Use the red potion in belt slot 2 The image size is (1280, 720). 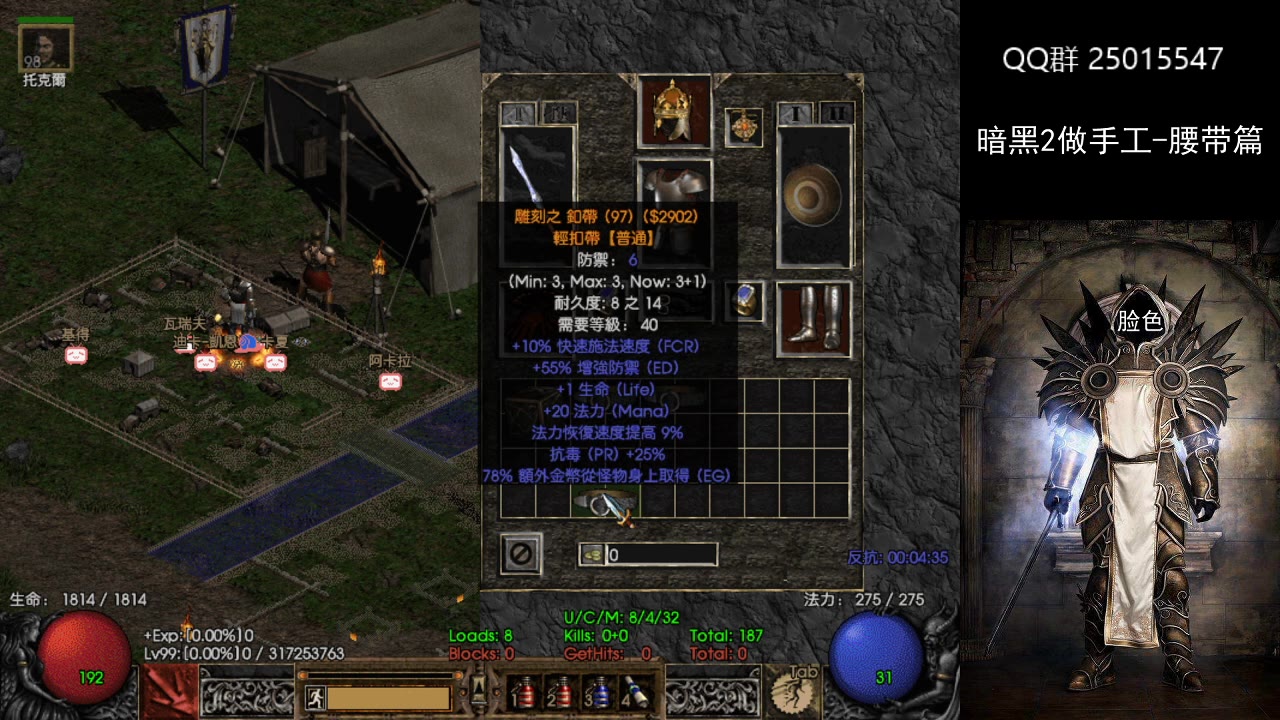coord(561,692)
